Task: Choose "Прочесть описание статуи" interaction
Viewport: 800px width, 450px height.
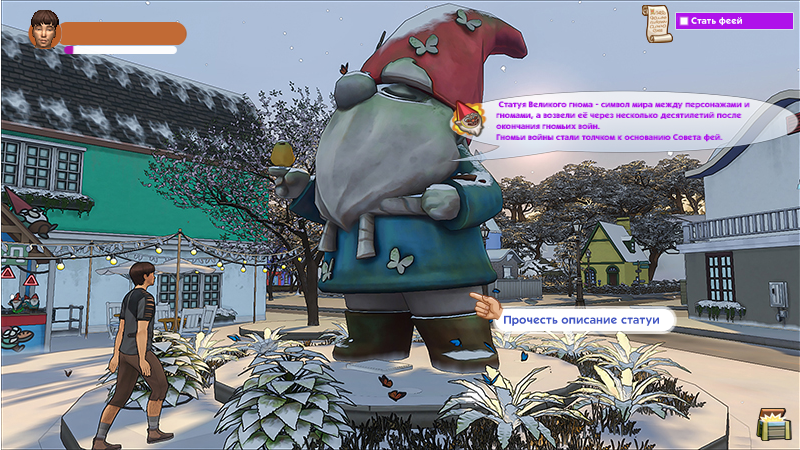Action: pyautogui.click(x=582, y=320)
